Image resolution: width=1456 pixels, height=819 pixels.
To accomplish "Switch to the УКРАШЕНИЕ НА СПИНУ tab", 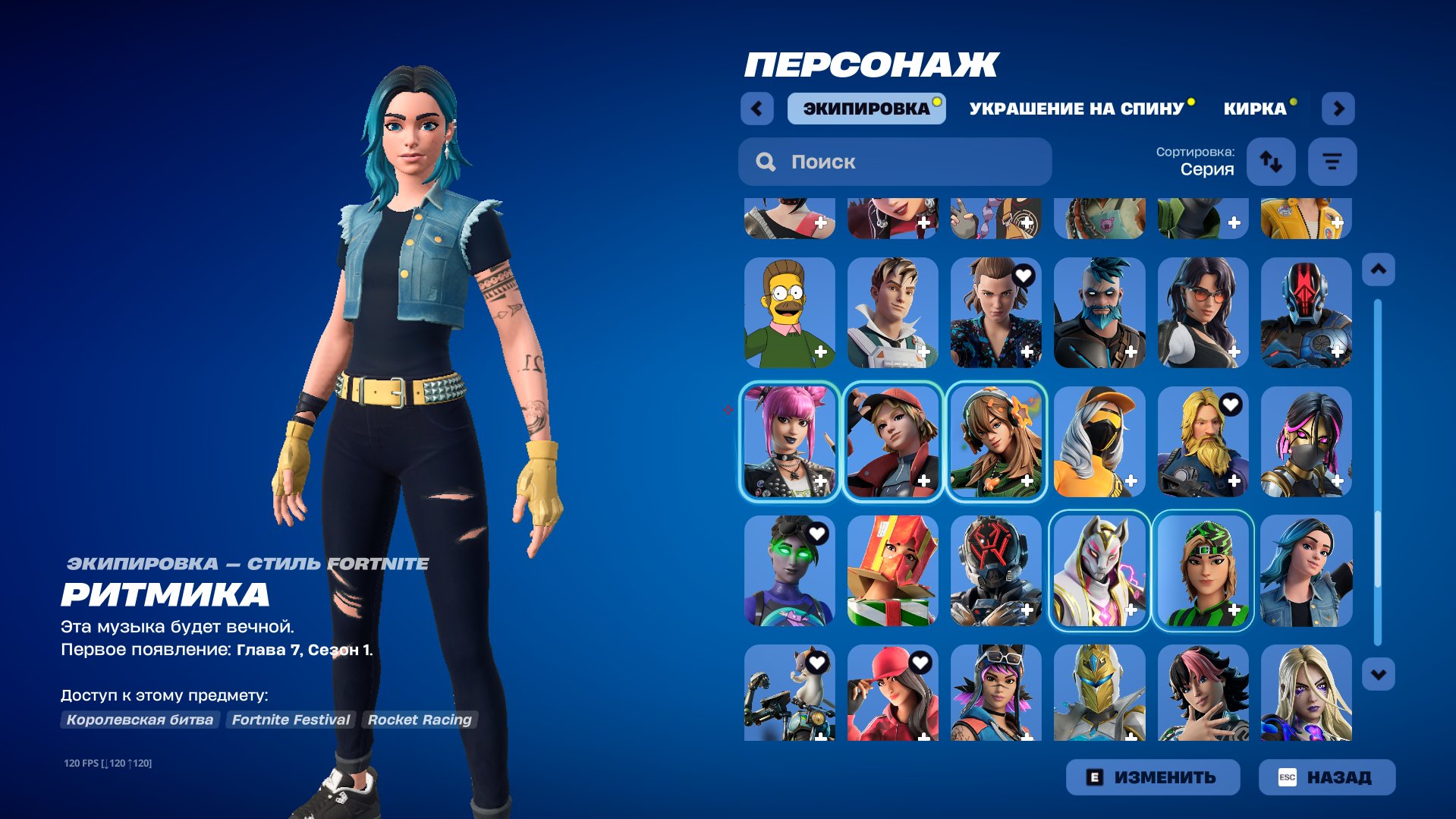I will pyautogui.click(x=1074, y=108).
